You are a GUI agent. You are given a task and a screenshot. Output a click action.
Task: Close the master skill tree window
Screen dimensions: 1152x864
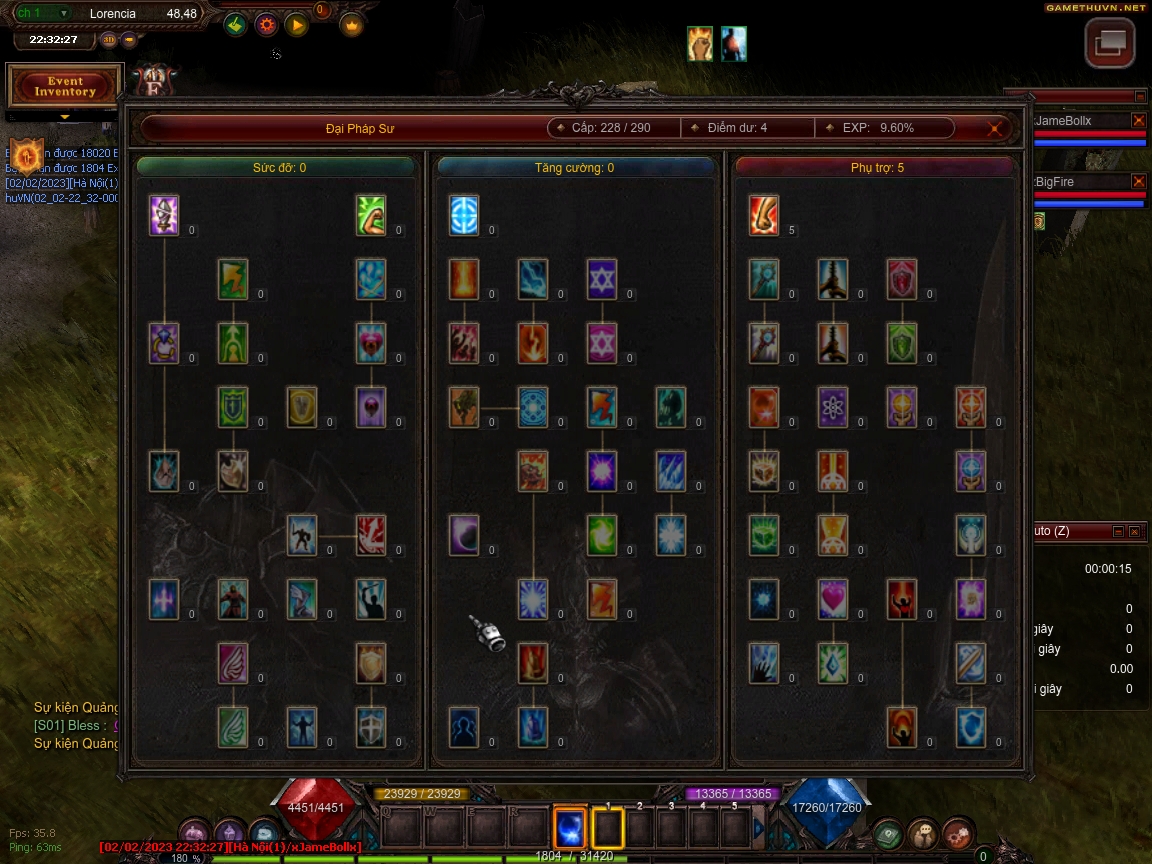point(994,128)
